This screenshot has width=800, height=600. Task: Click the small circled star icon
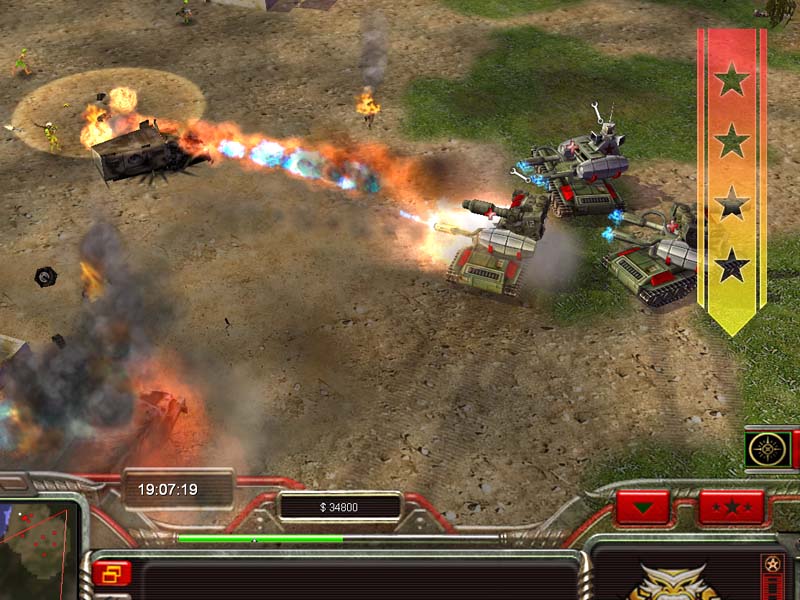[771, 563]
